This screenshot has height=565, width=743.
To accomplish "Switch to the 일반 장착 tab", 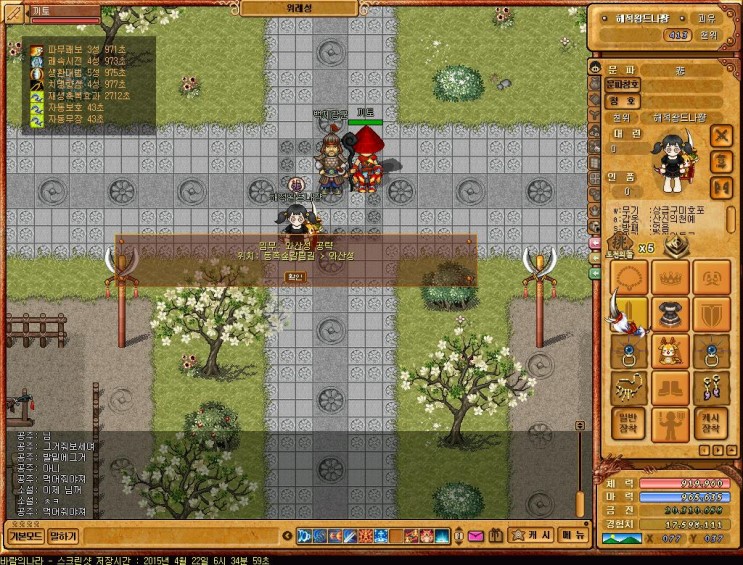I will click(x=626, y=423).
